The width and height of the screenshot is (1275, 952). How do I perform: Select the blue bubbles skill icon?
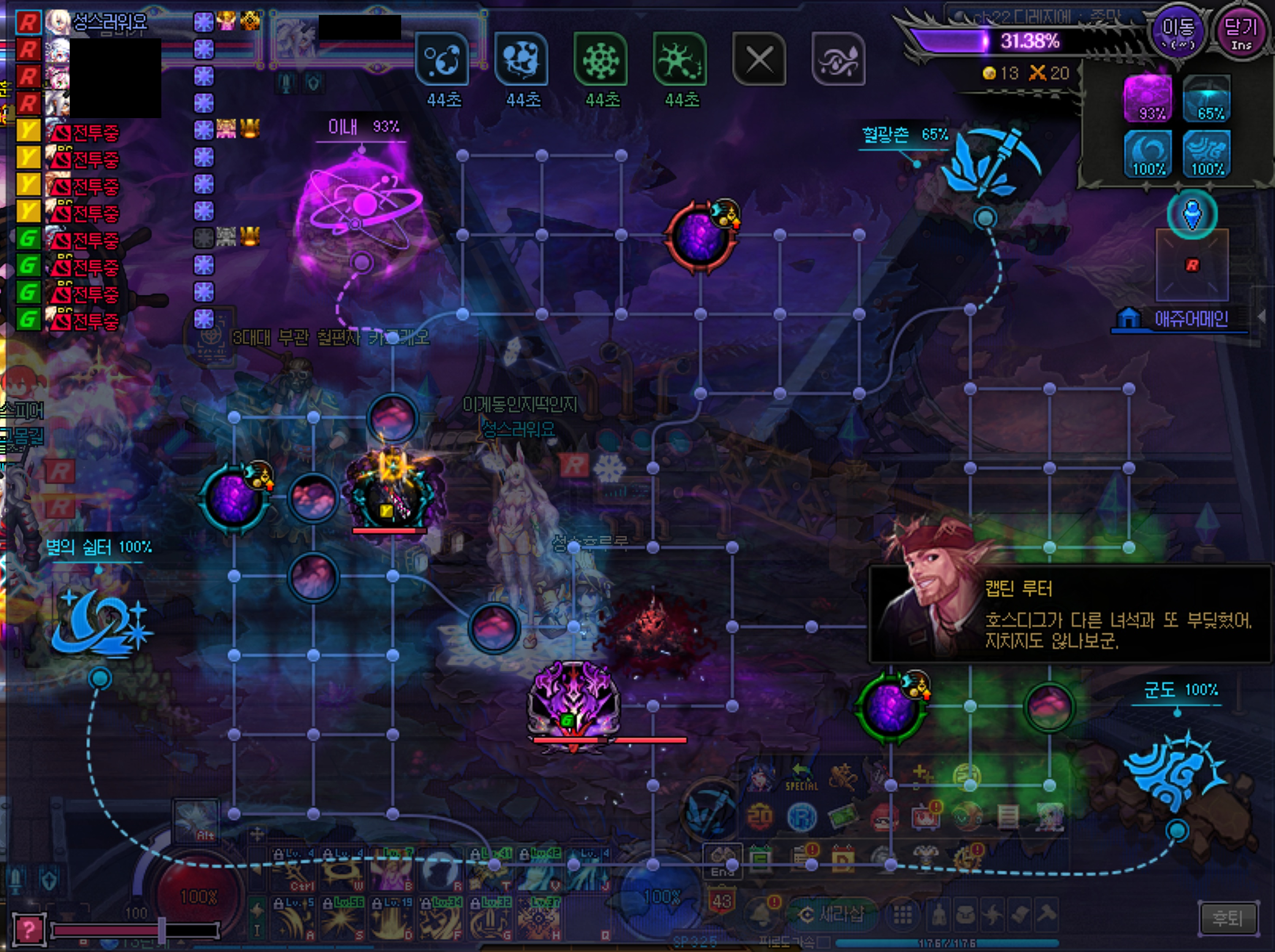[442, 59]
